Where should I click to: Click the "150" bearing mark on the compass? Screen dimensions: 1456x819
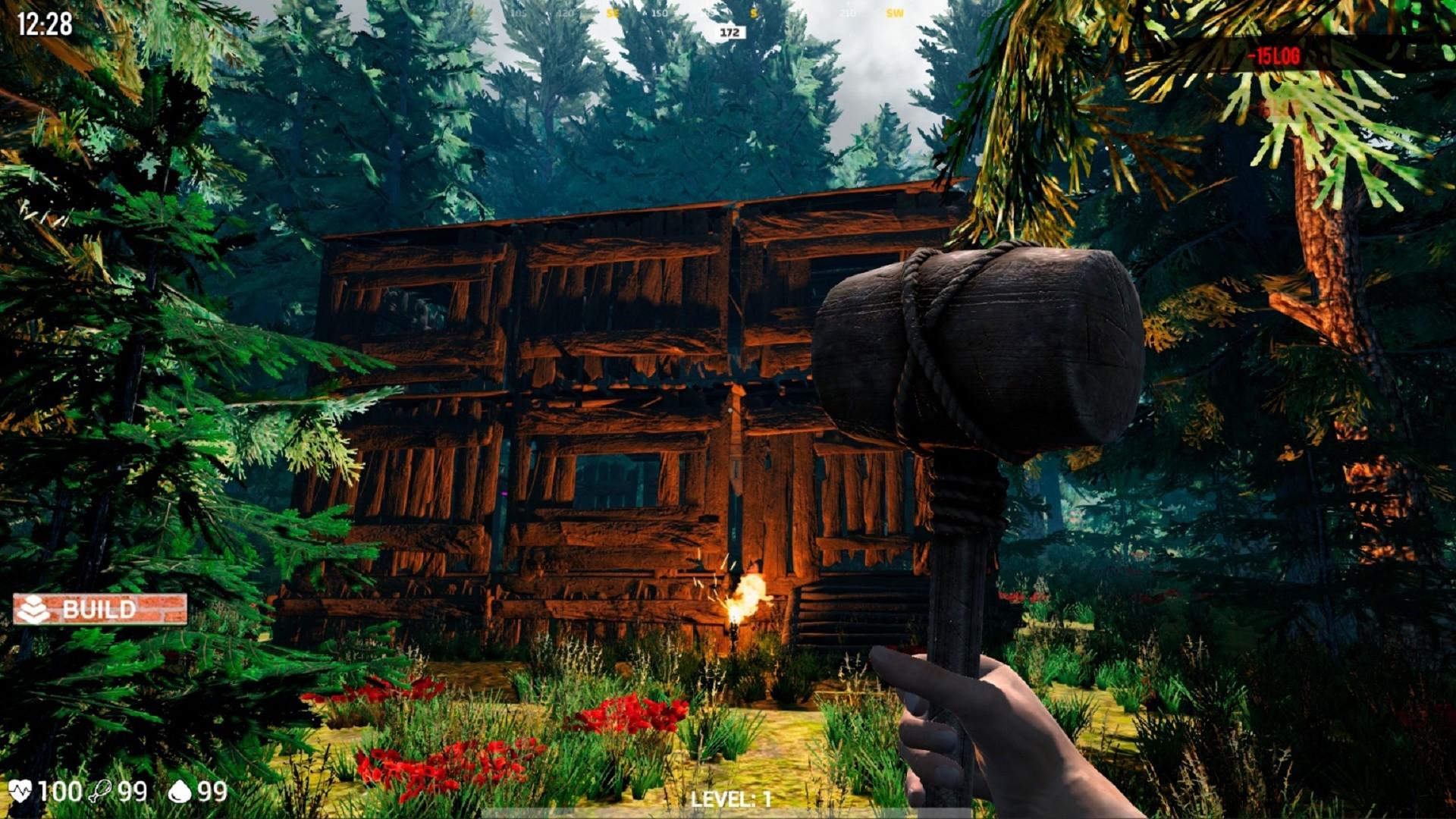pos(659,12)
